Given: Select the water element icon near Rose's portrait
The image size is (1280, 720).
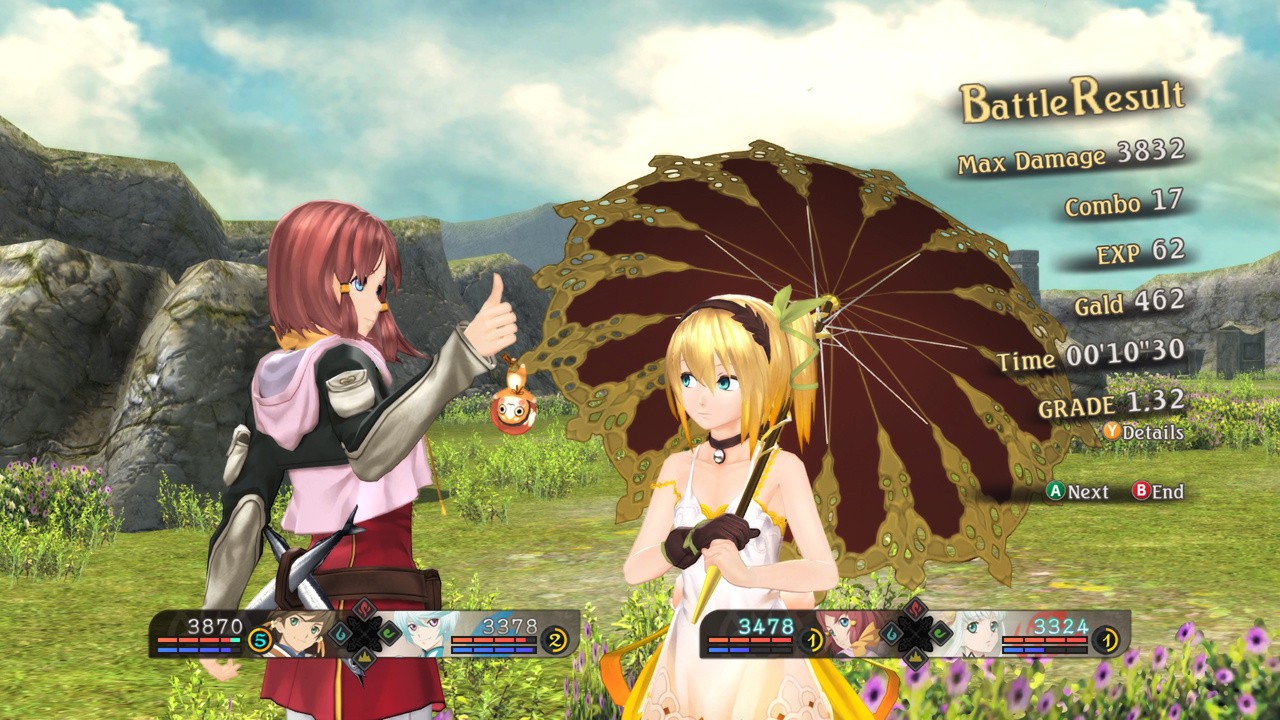Looking at the screenshot, I should pos(890,632).
